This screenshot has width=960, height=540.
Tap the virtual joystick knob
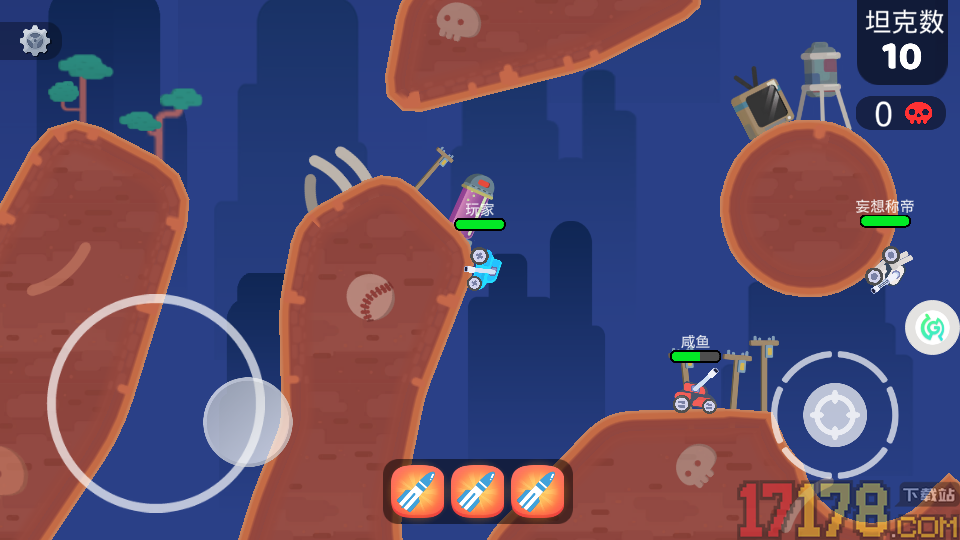247,421
